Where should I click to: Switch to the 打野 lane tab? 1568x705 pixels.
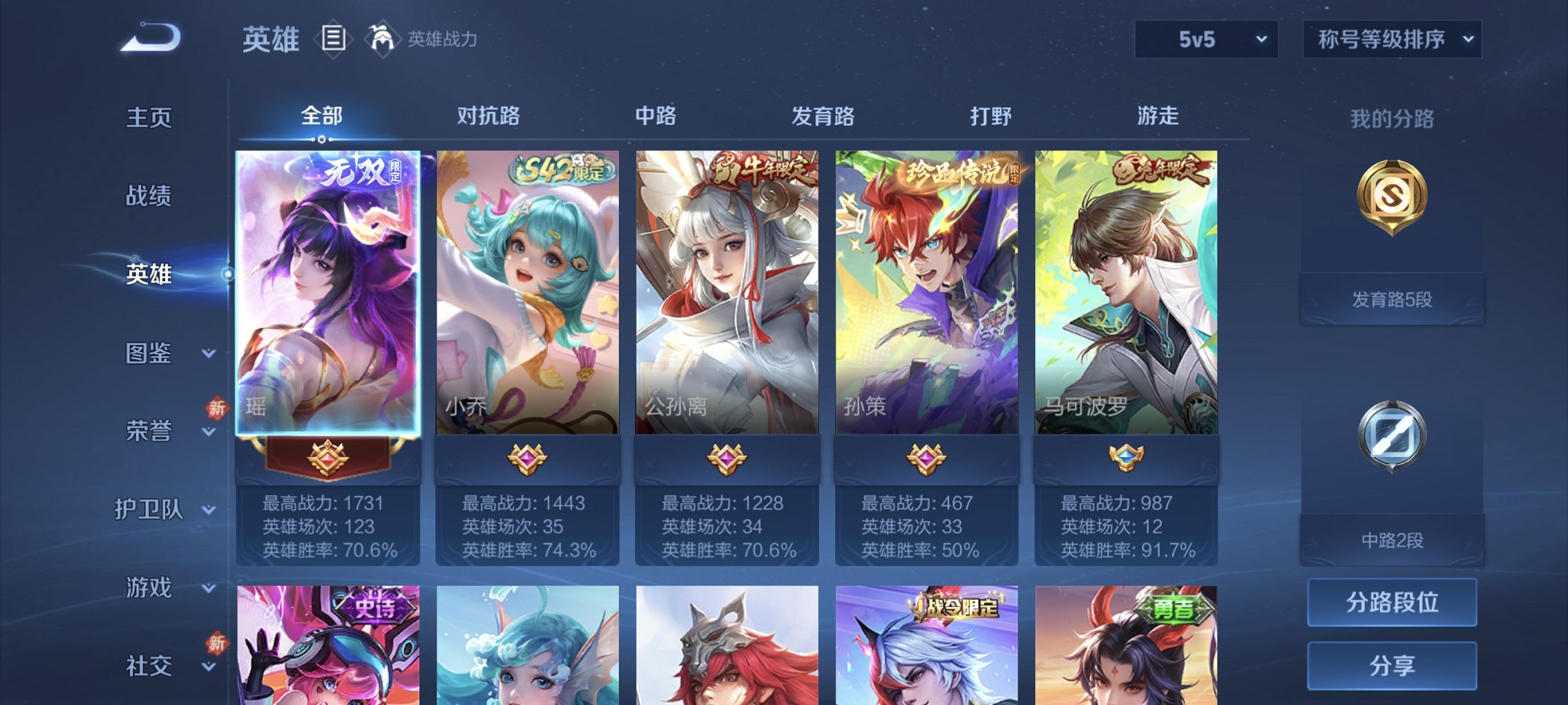(992, 117)
